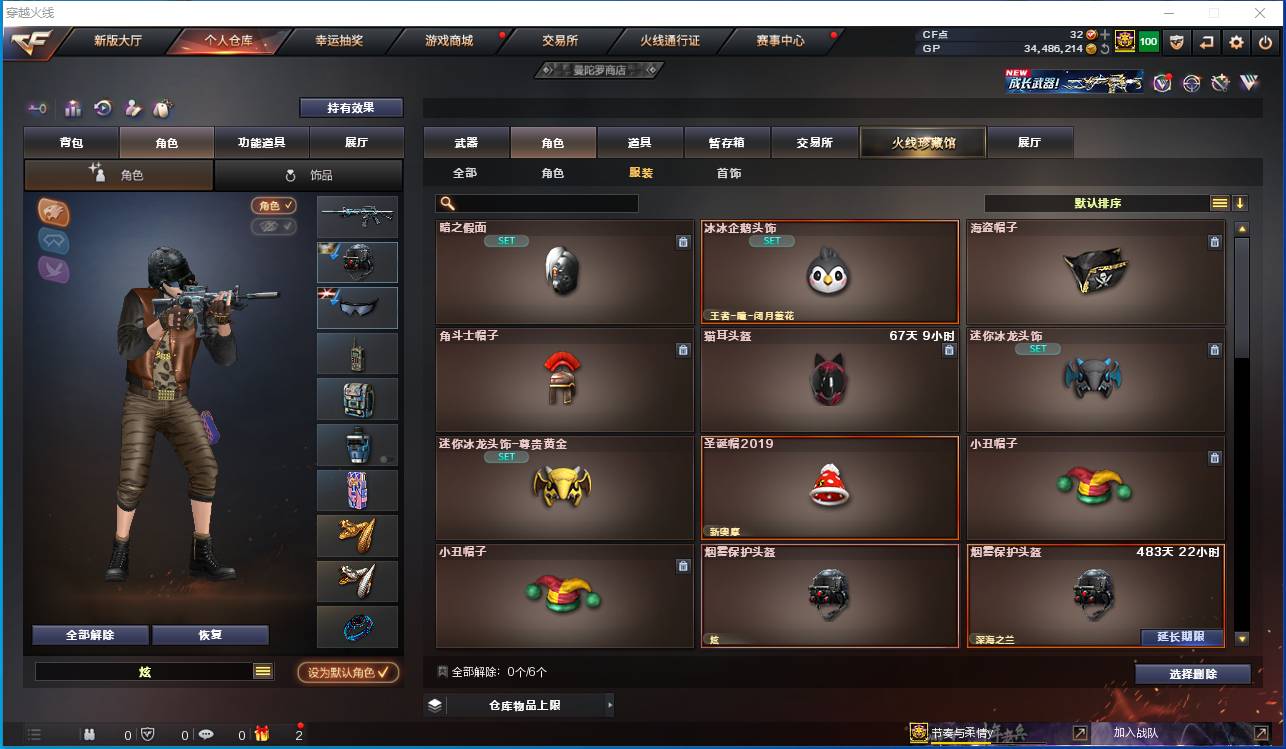1286x749 pixels.
Task: Open the settings gear icon
Action: coord(1236,42)
